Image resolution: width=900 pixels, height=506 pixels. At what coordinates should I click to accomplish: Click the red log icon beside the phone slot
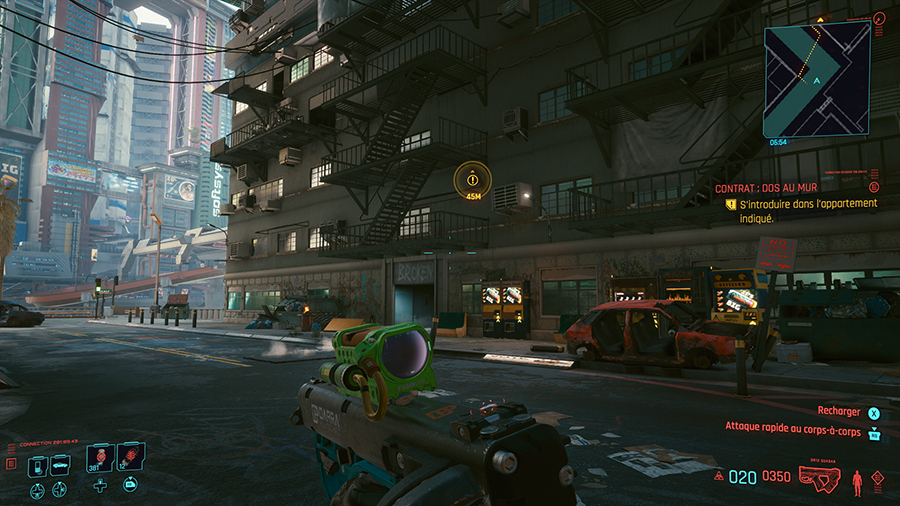(11, 464)
